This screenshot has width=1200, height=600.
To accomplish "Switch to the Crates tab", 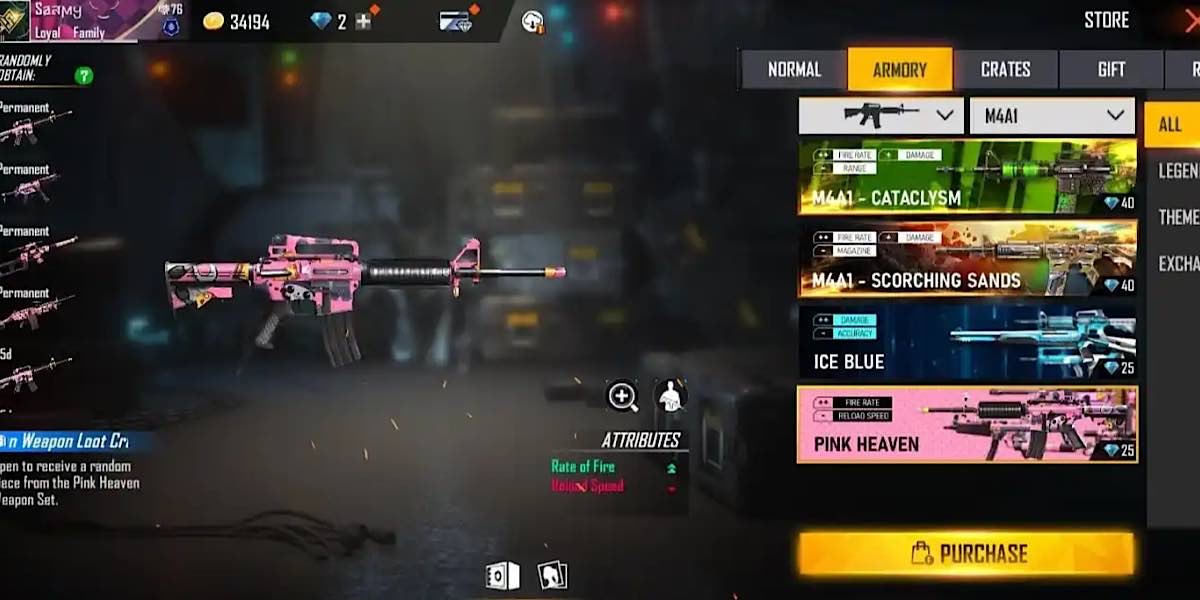I will tap(1005, 70).
